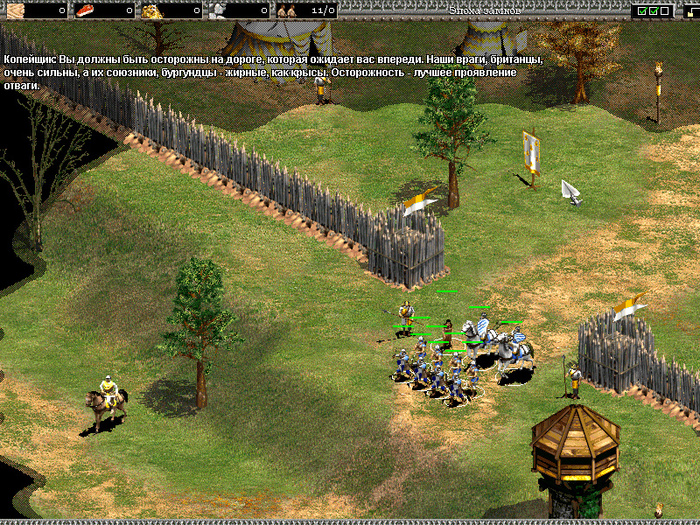The height and width of the screenshot is (525, 700).
Task: Open the objectives checklist button
Action: tap(652, 10)
